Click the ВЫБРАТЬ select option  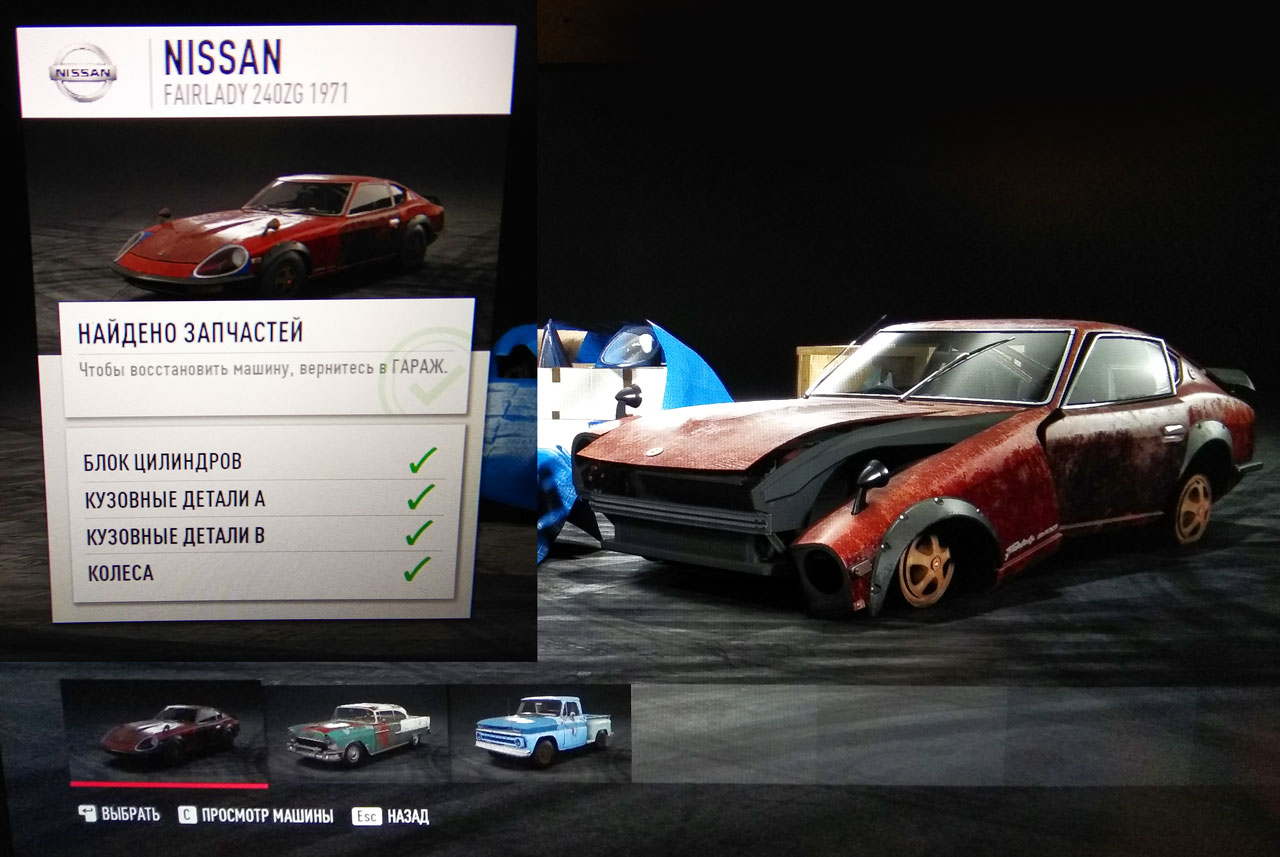click(120, 815)
